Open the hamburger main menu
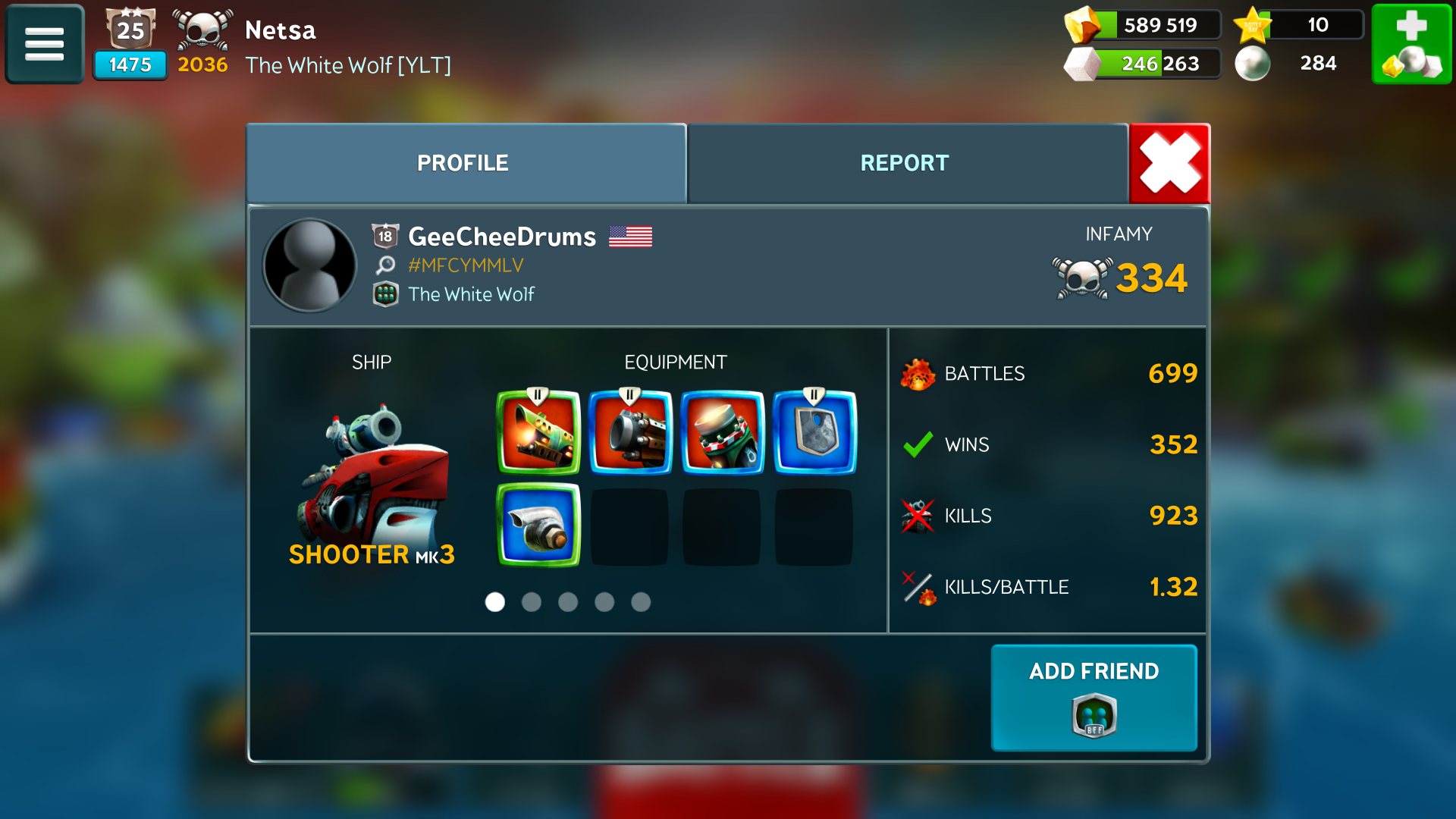The image size is (1456, 819). 44,44
